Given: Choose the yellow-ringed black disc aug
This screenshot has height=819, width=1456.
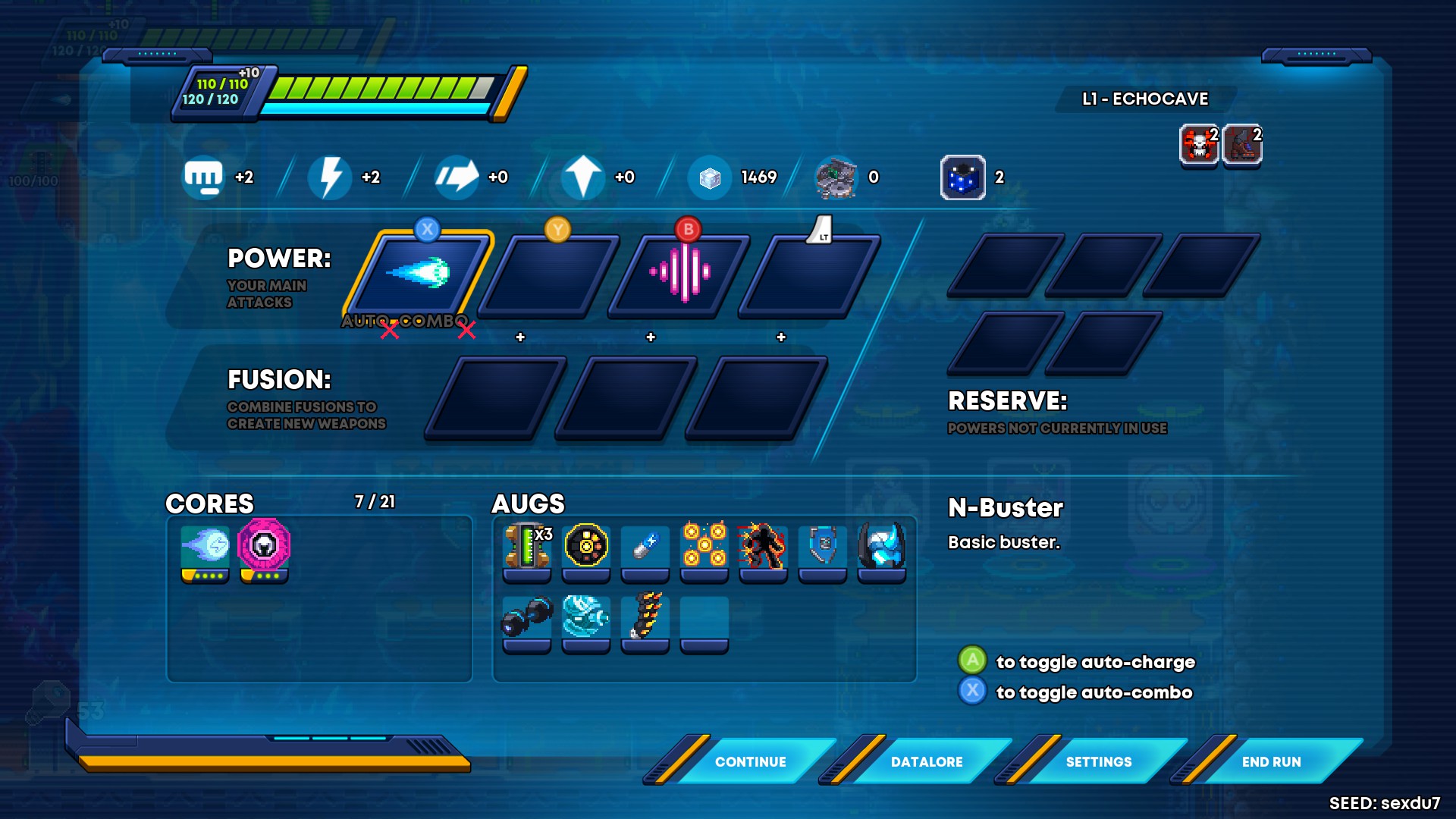Looking at the screenshot, I should point(586,546).
